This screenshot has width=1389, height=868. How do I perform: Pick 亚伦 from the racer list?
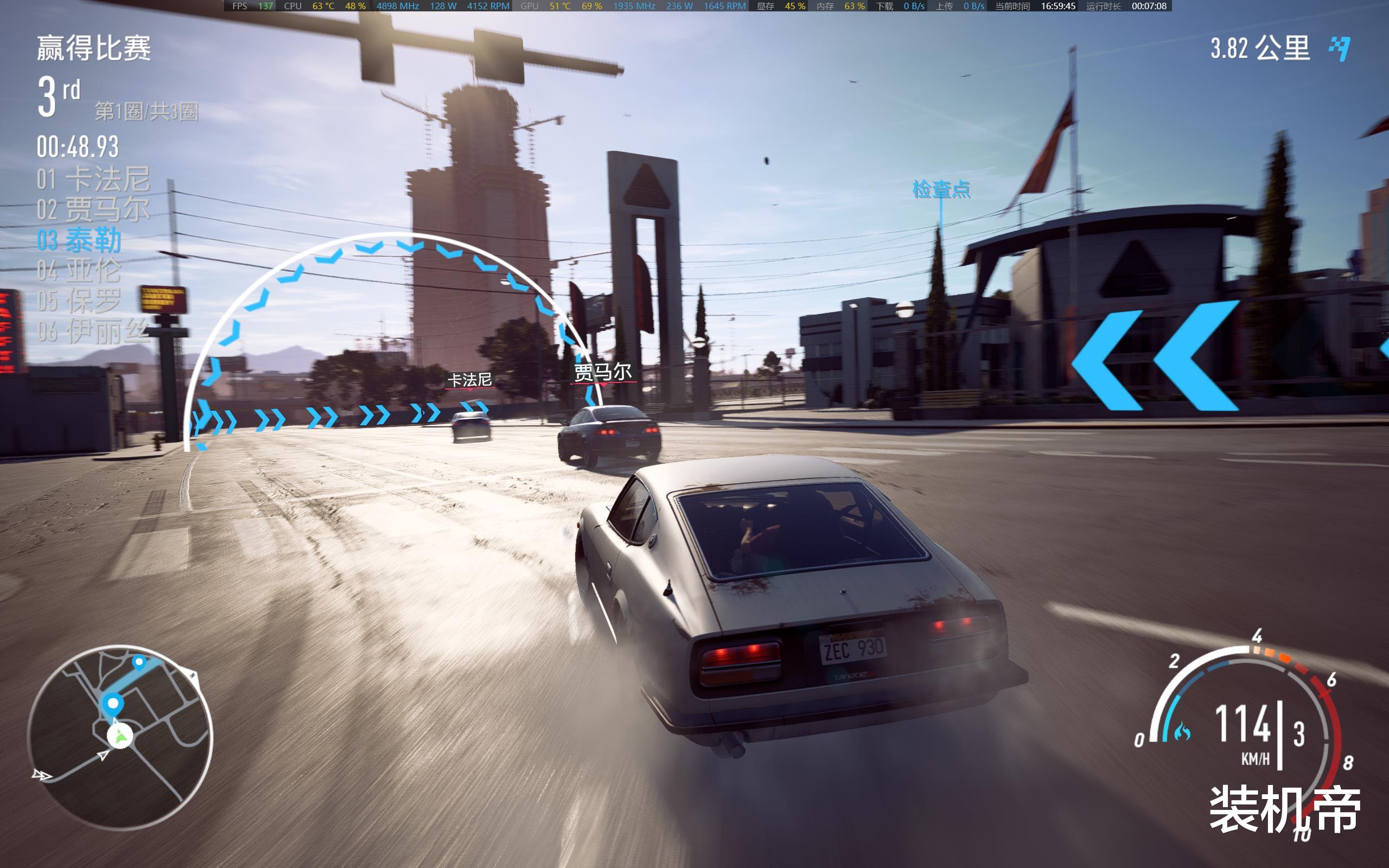click(x=79, y=270)
